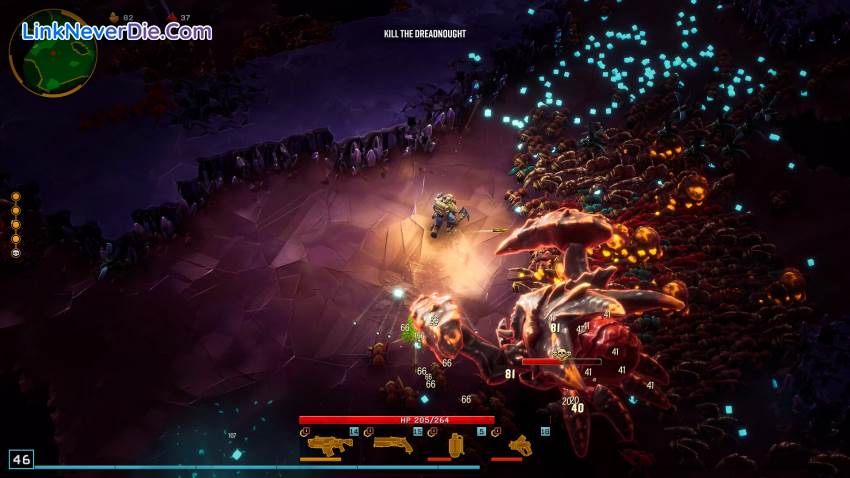850x478 pixels.
Task: Click the Kill the Dreadnought objective text
Action: [424, 34]
